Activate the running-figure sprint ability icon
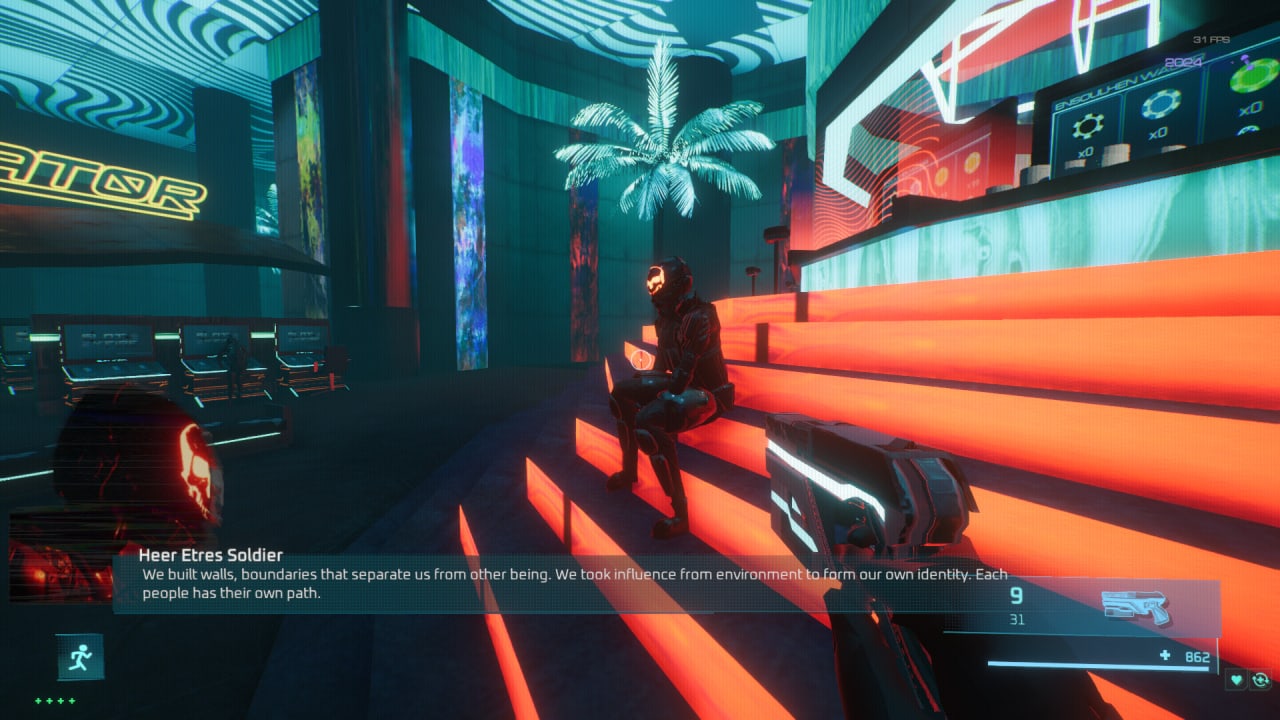Viewport: 1280px width, 720px height. tap(80, 657)
